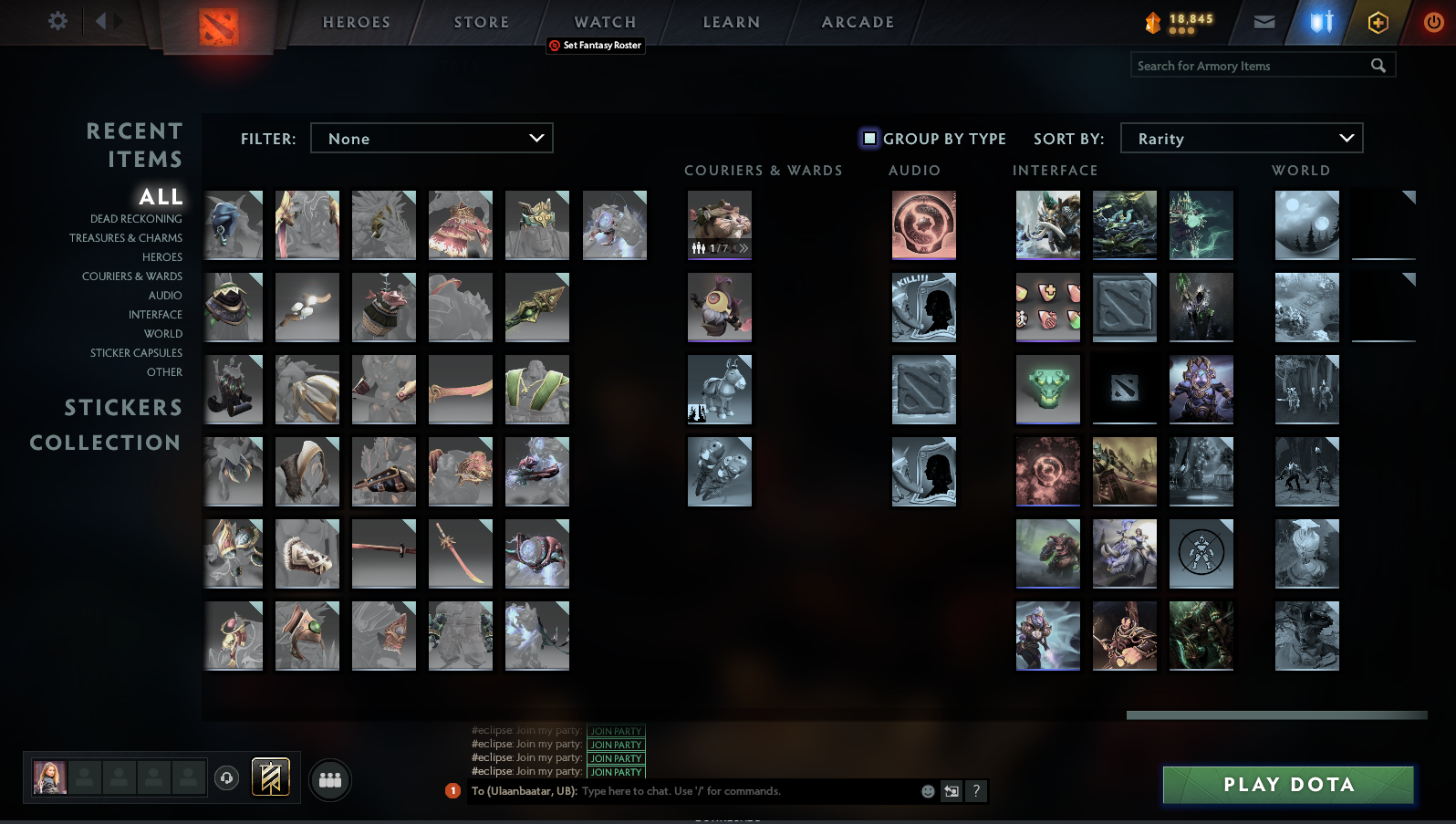Open the Filter dropdown set to None
The image size is (1456, 824).
[x=432, y=138]
